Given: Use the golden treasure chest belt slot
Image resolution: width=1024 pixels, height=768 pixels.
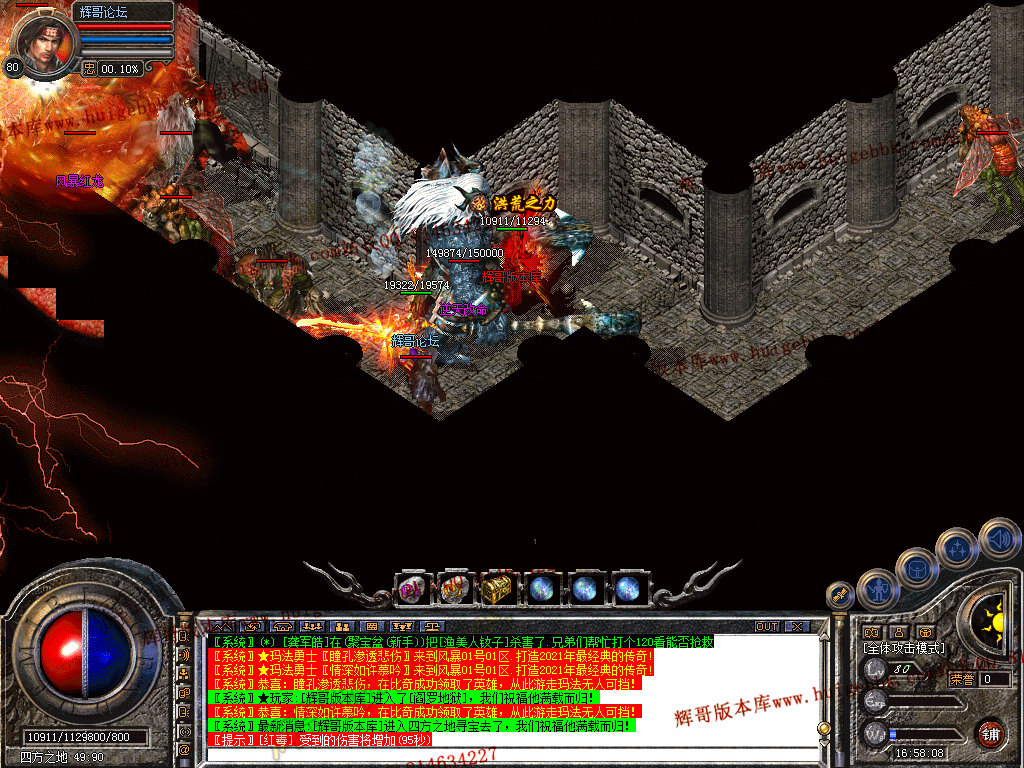Looking at the screenshot, I should pos(497,588).
